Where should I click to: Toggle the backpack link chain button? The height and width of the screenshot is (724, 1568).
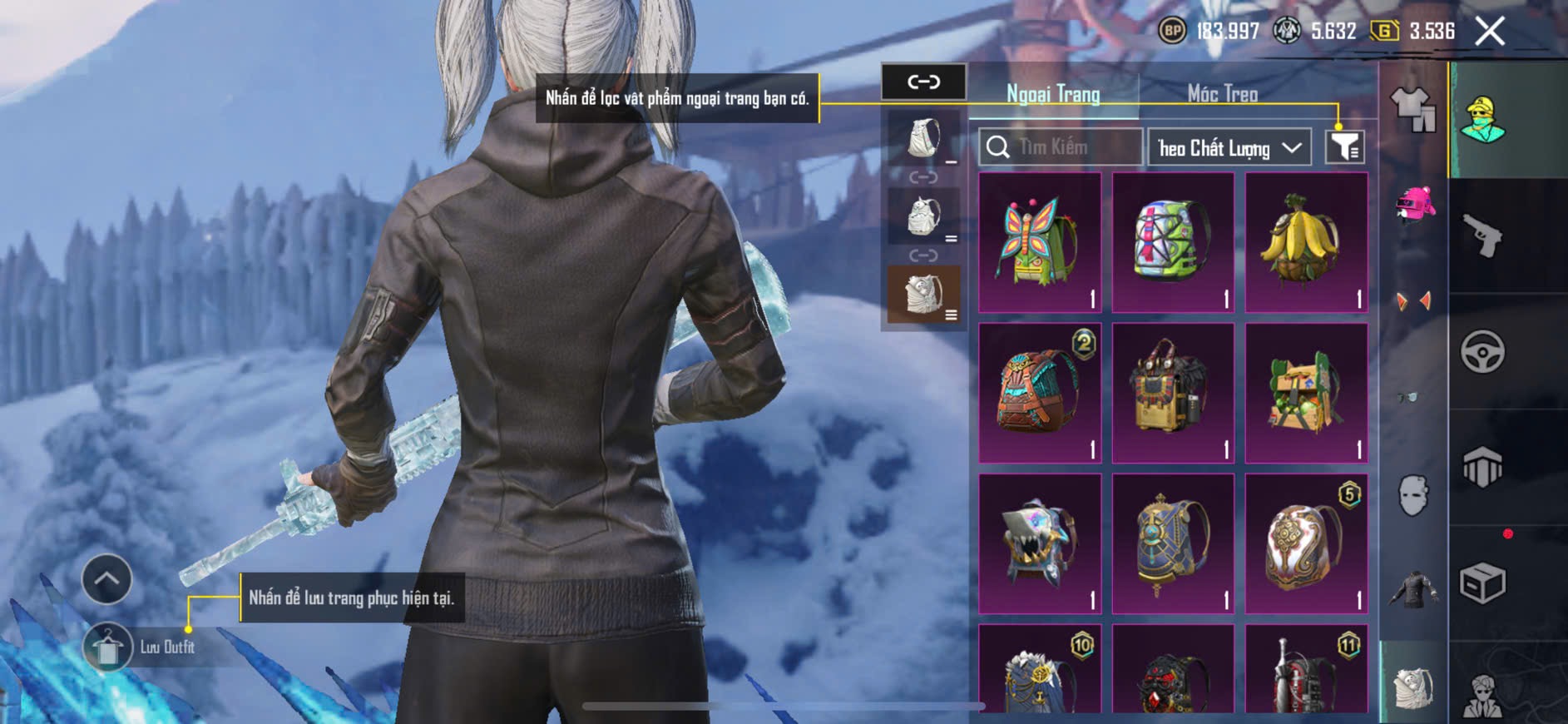tap(923, 82)
